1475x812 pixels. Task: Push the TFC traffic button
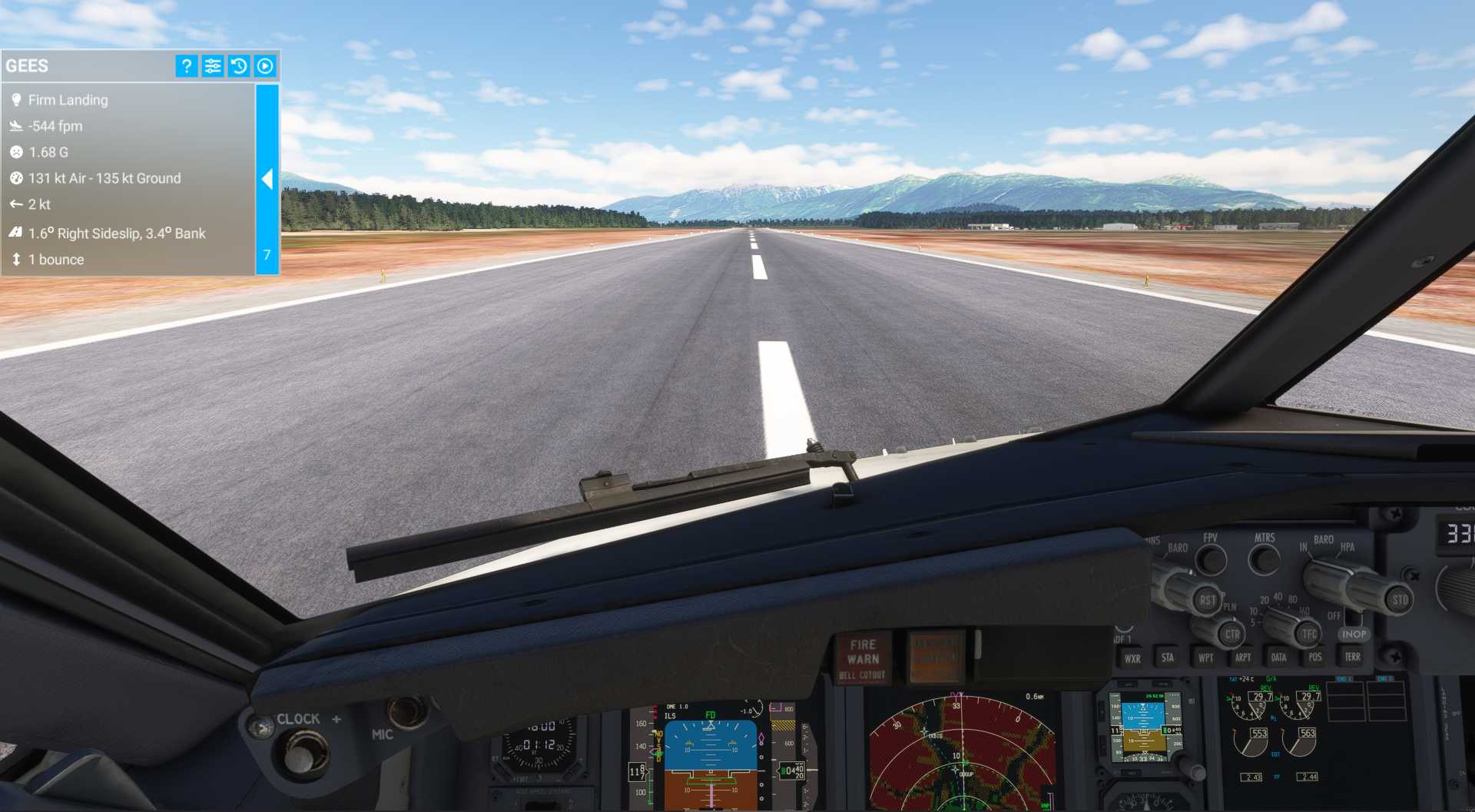(1309, 635)
